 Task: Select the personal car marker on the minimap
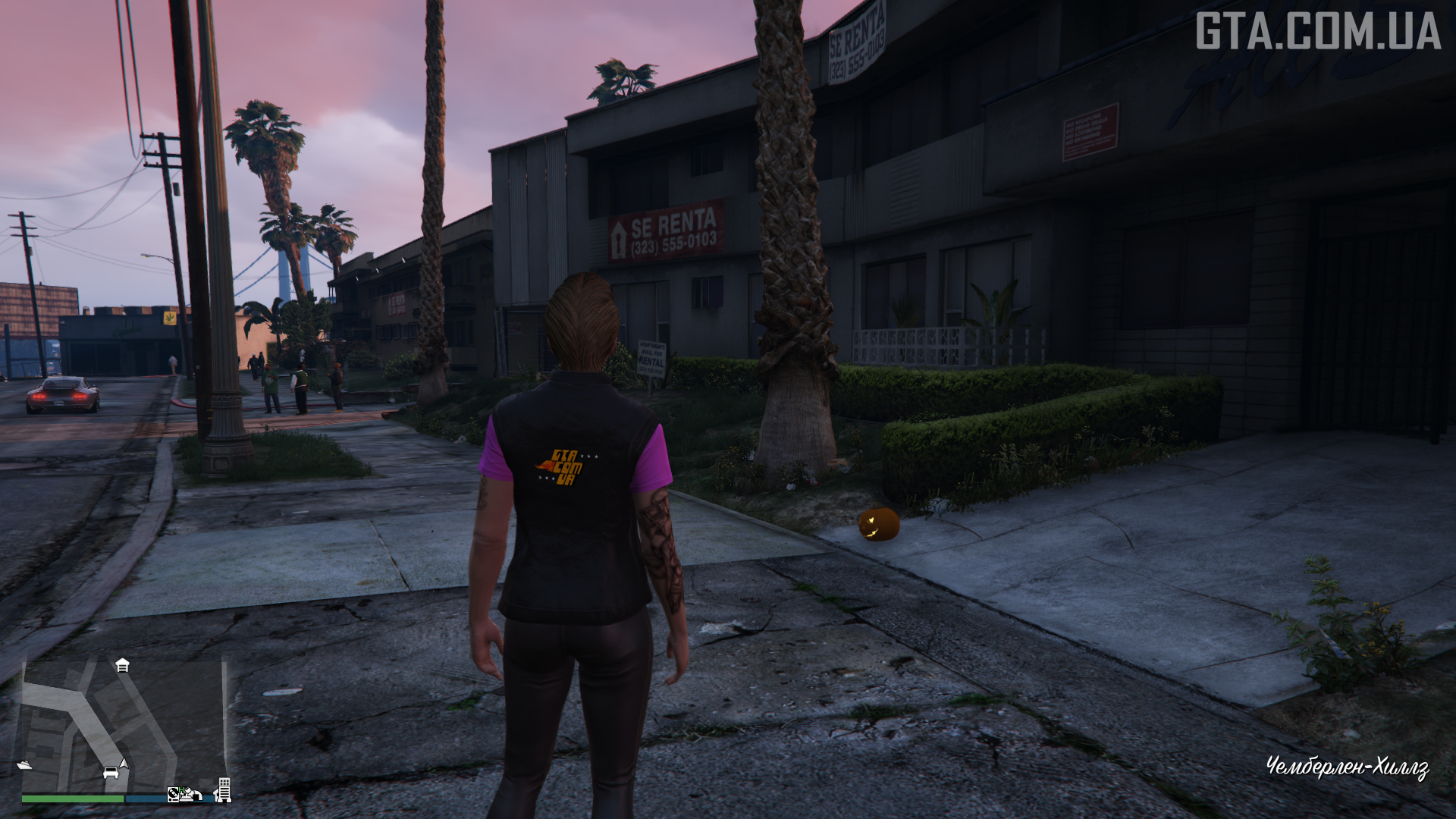pos(111,773)
